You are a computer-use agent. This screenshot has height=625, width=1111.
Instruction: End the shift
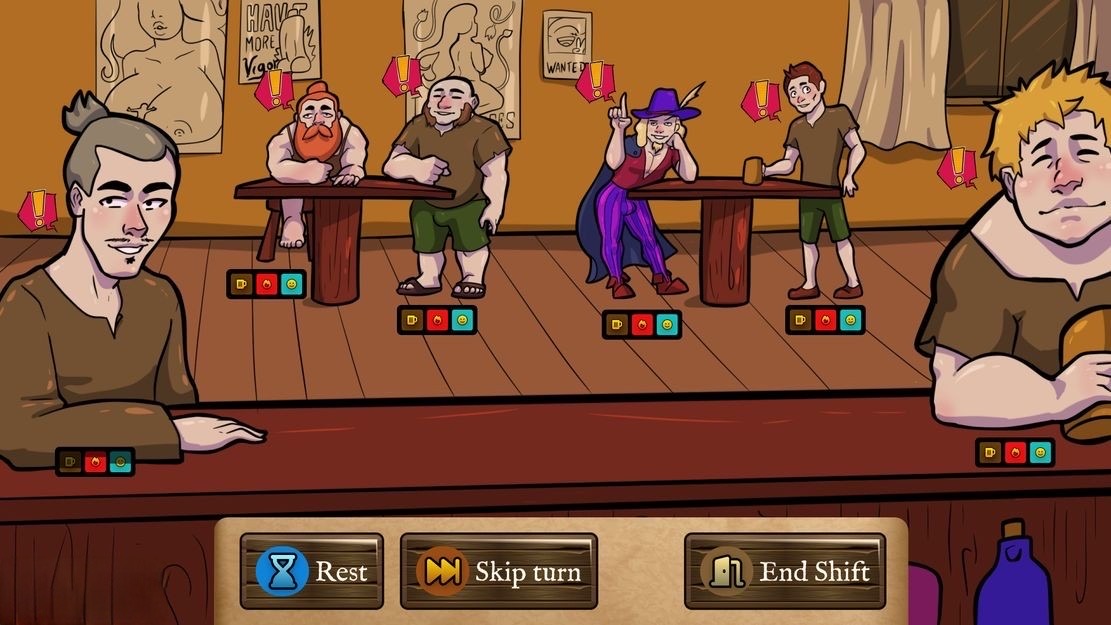(x=785, y=571)
